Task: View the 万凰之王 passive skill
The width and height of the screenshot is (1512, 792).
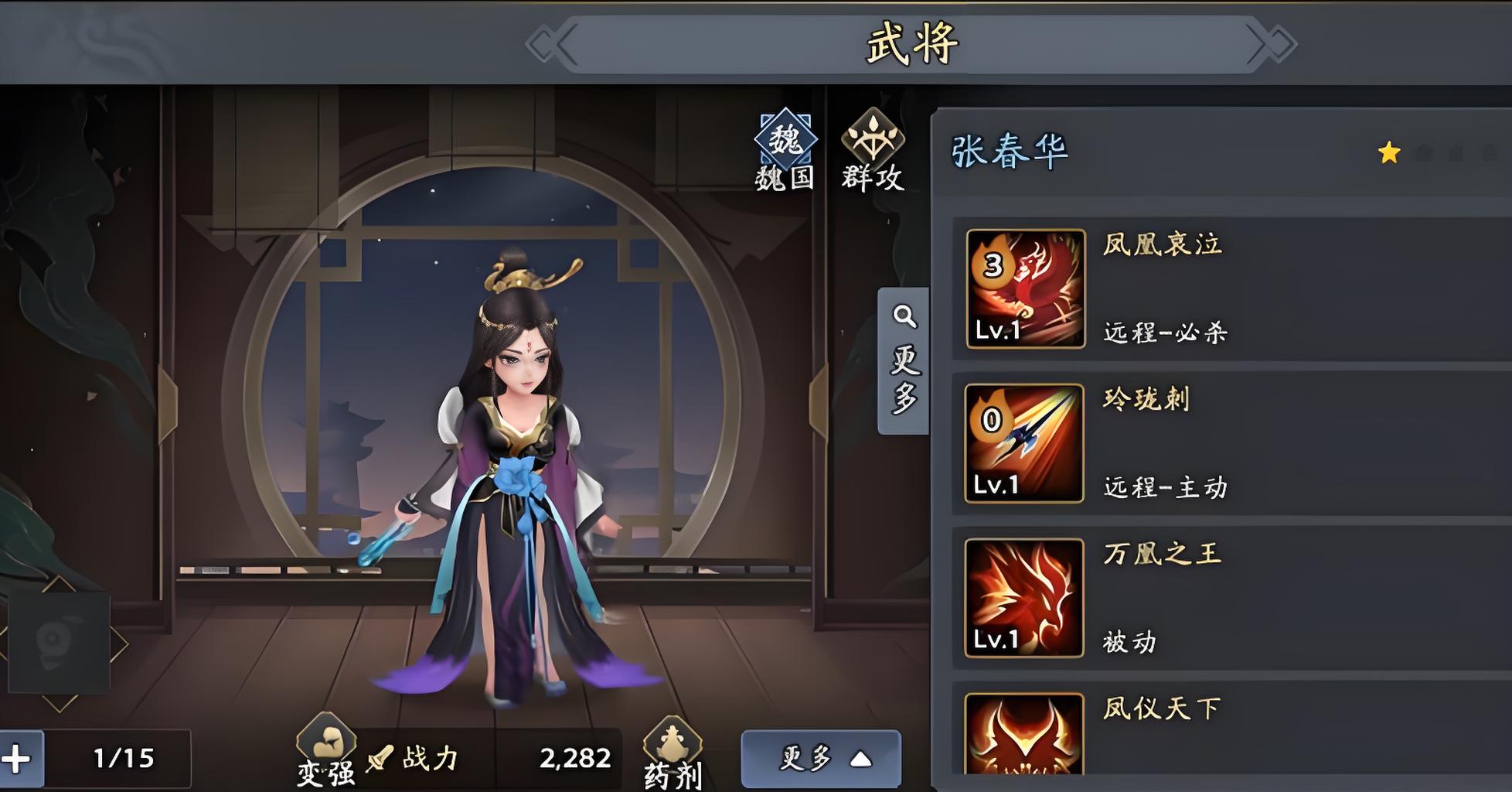Action: click(x=1024, y=598)
